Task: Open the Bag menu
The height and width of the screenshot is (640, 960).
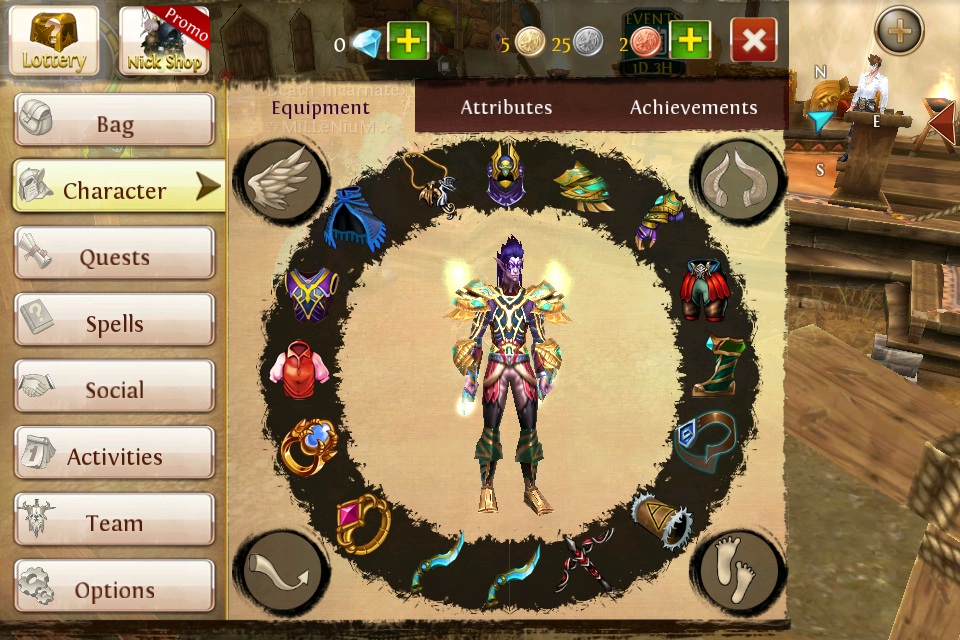Action: [x=114, y=124]
